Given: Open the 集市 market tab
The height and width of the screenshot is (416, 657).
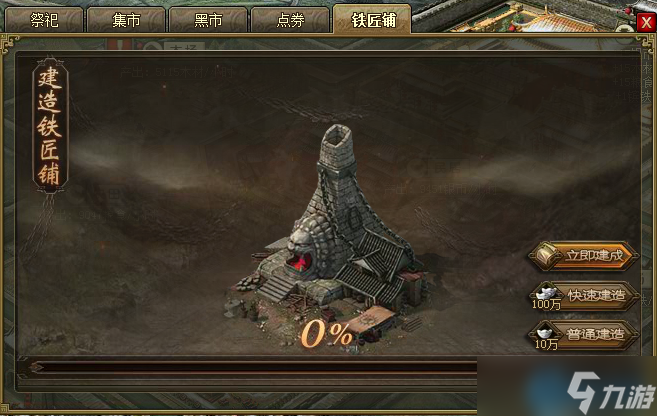Looking at the screenshot, I should coord(126,19).
